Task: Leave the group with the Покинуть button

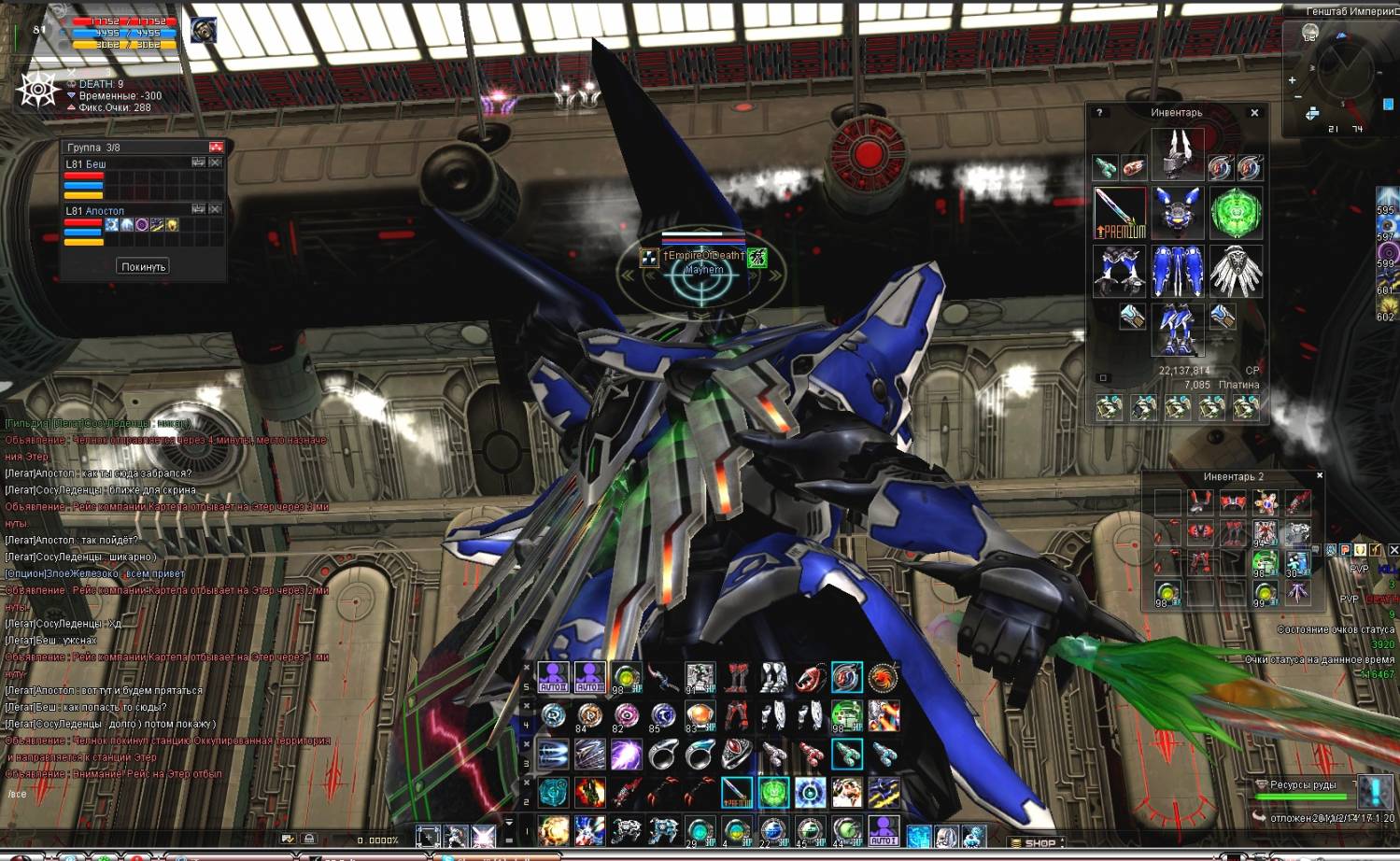Action: (x=143, y=266)
